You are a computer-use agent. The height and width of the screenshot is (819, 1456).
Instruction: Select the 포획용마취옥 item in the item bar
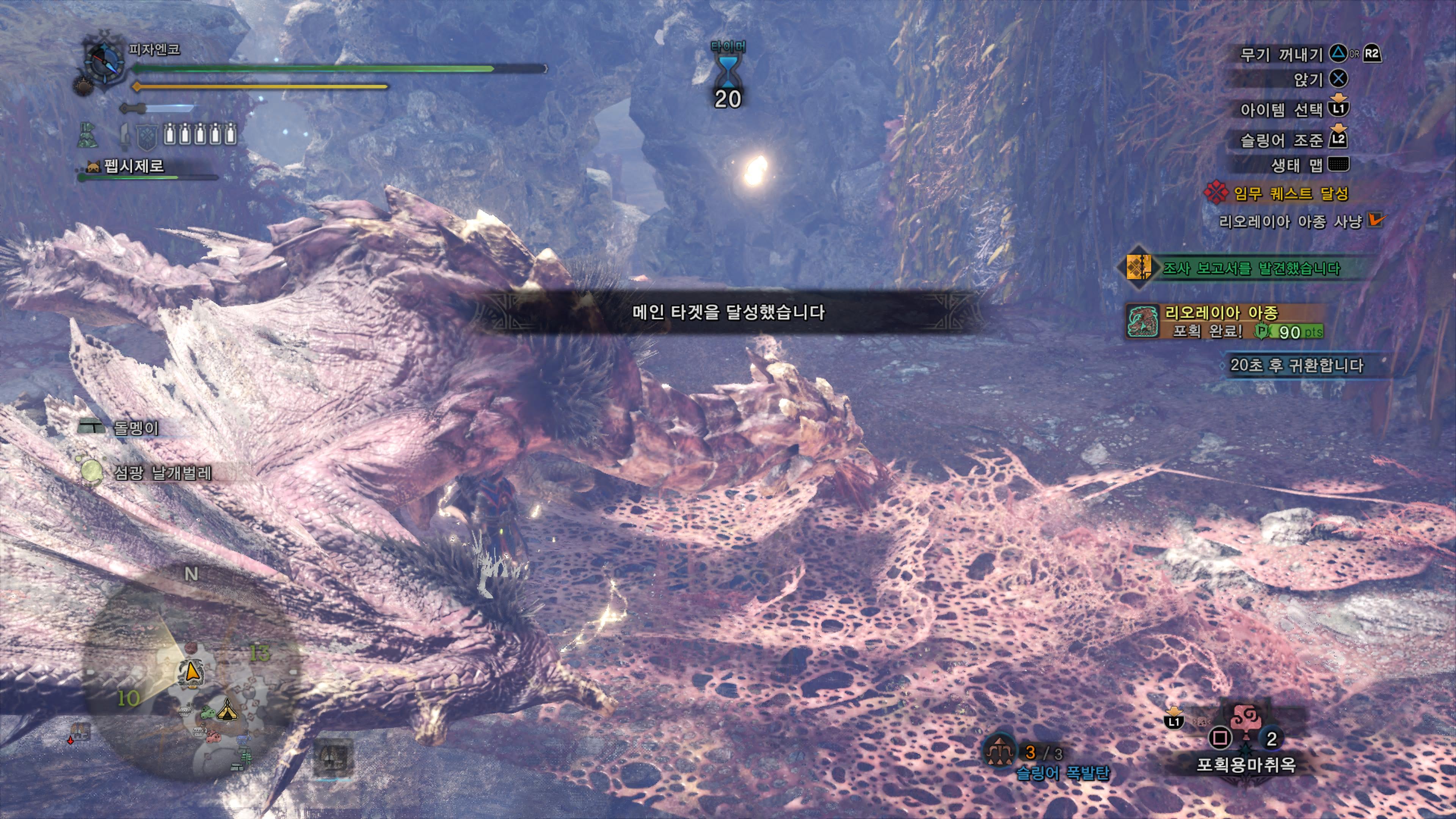(x=1246, y=729)
